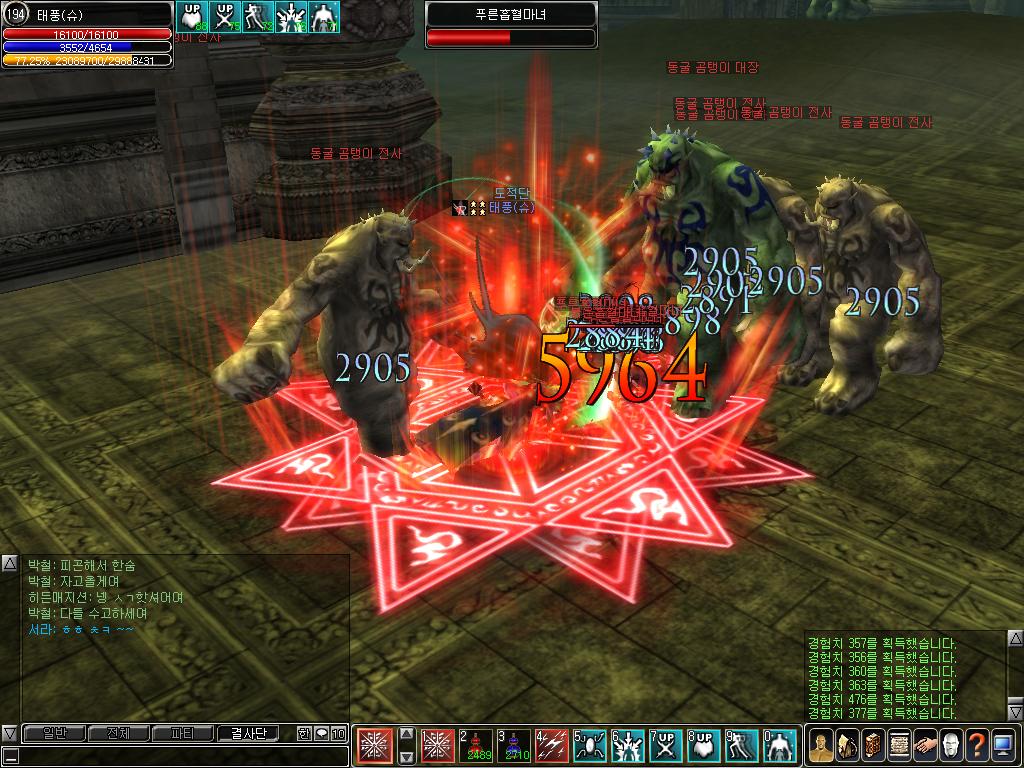1024x768 pixels.
Task: Cast the crossed-swords UP buff in slot 7
Action: pos(664,744)
